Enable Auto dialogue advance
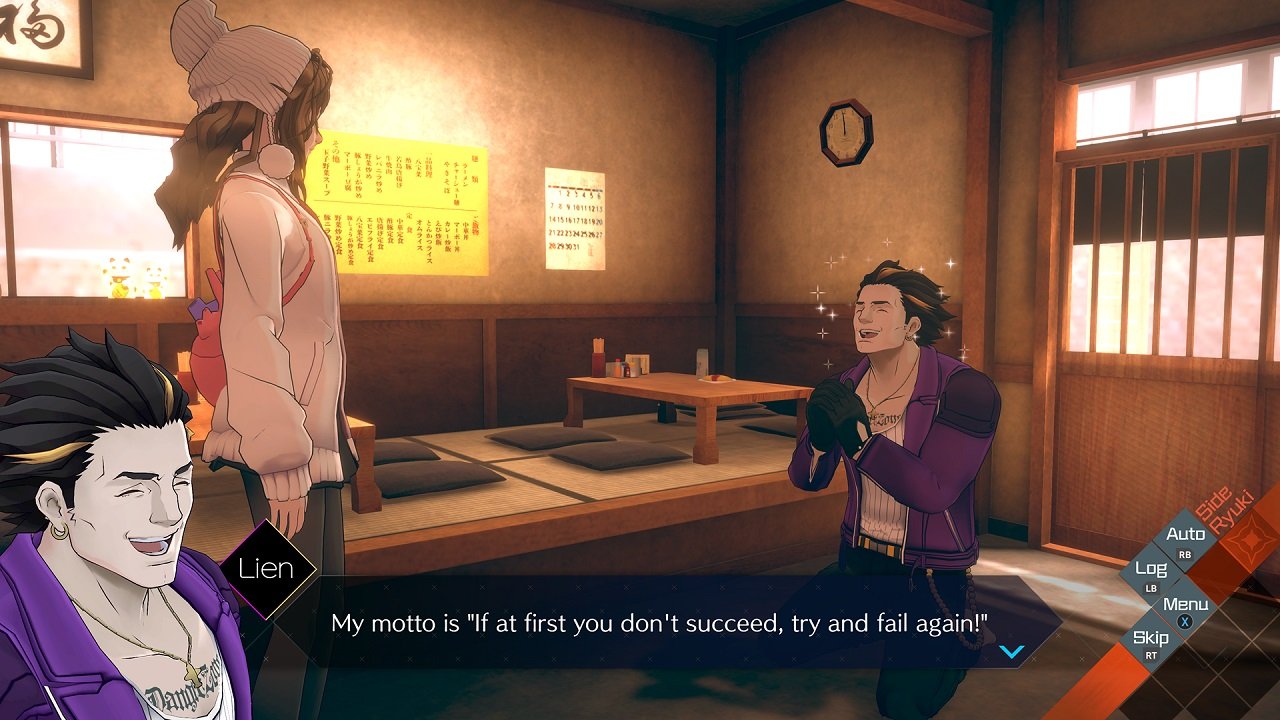The image size is (1280, 720). pyautogui.click(x=1185, y=540)
